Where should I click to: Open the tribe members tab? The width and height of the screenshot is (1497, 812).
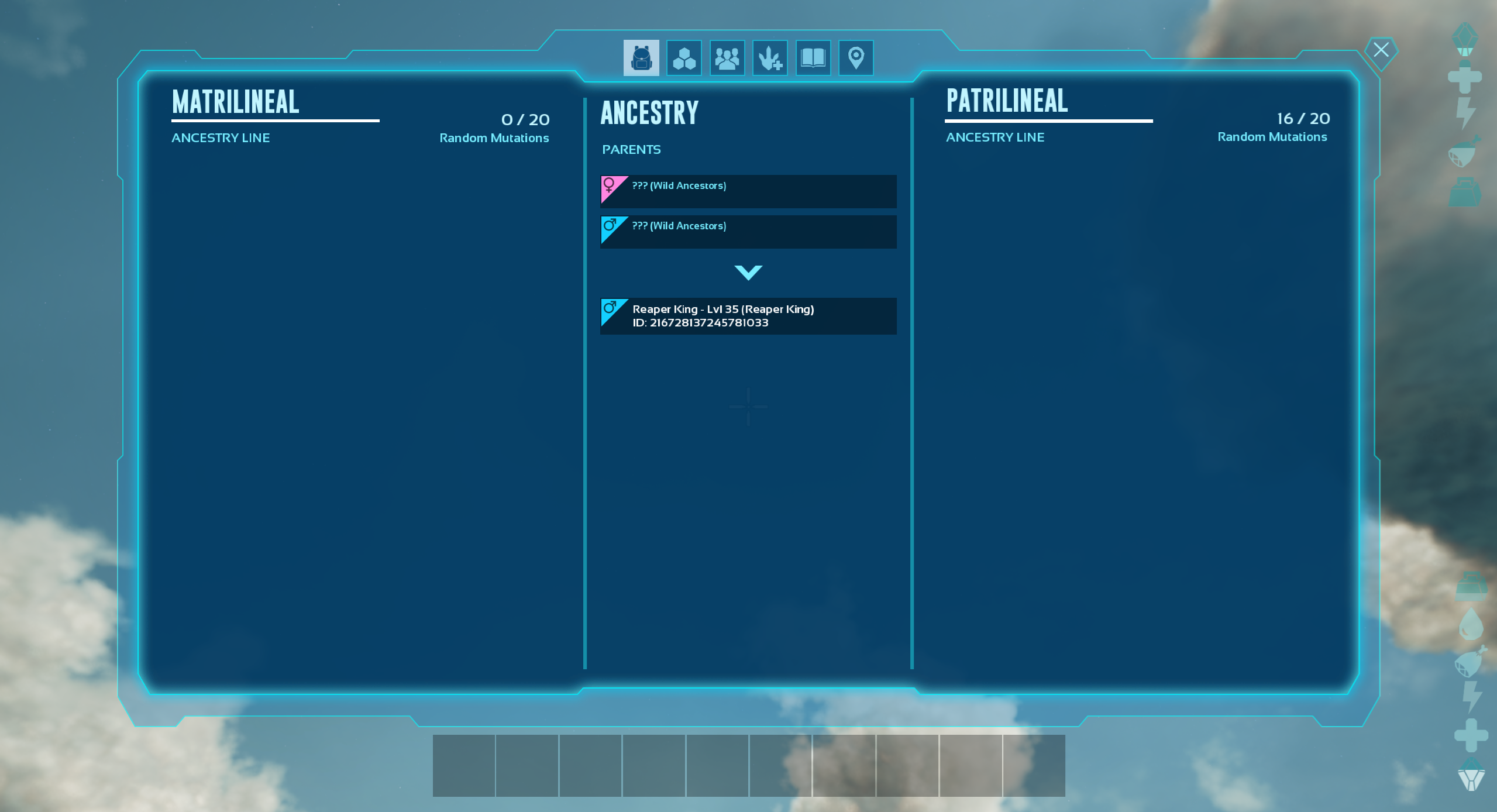point(727,58)
